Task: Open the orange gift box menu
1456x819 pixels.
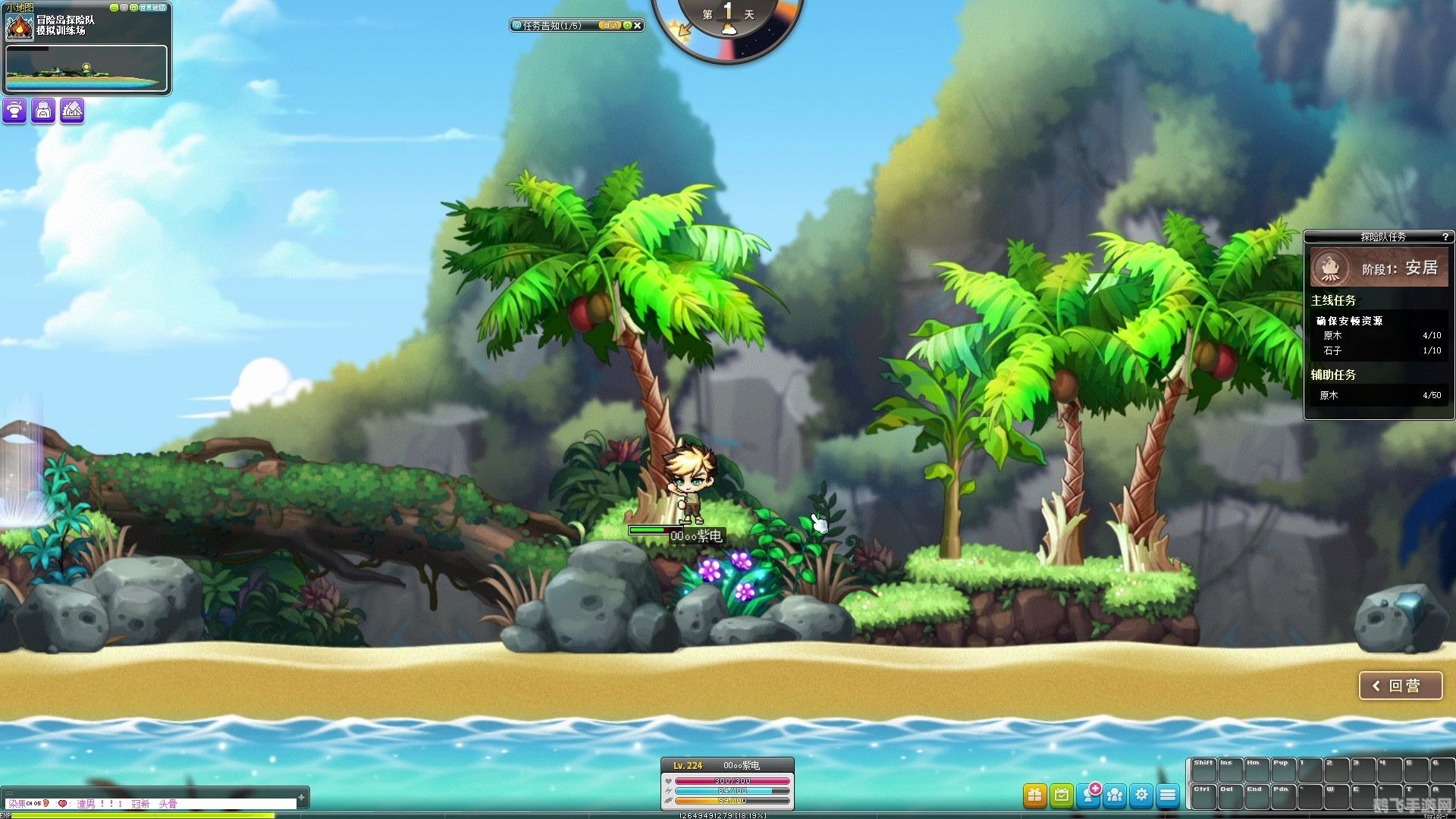Action: click(1034, 795)
